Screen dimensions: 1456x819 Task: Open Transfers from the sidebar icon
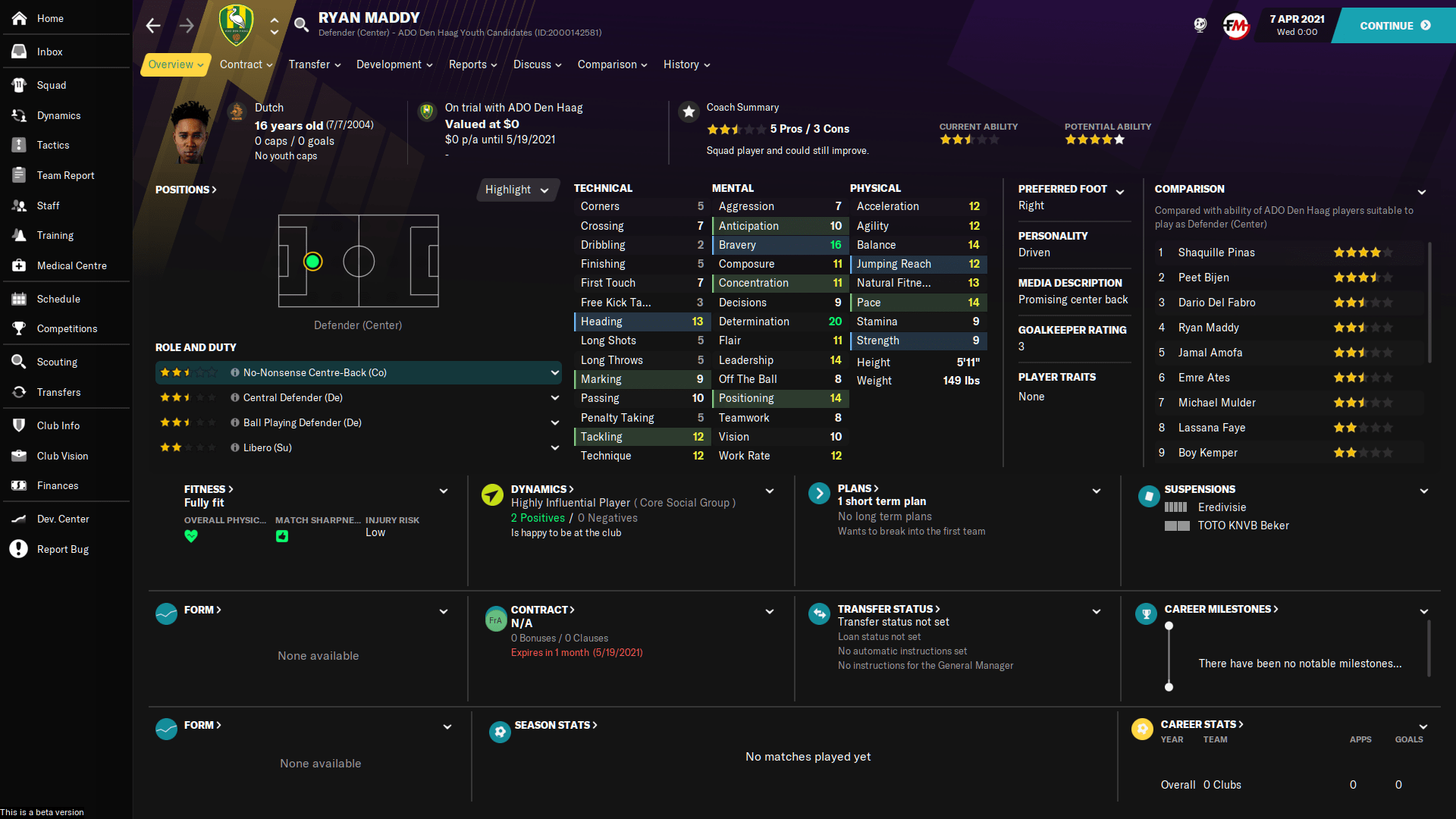(x=20, y=392)
